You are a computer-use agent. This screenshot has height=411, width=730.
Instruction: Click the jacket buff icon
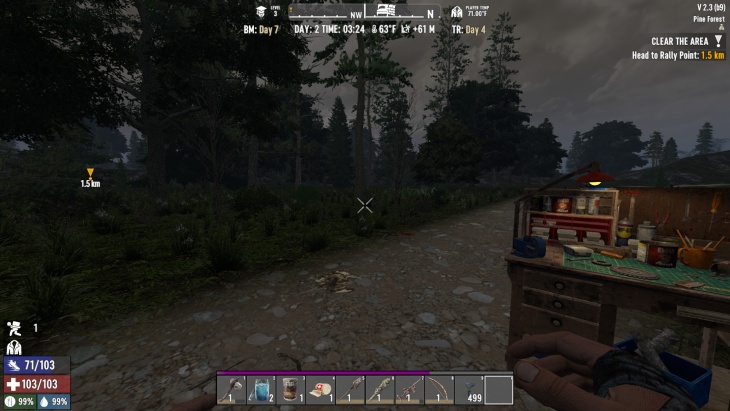point(14,347)
